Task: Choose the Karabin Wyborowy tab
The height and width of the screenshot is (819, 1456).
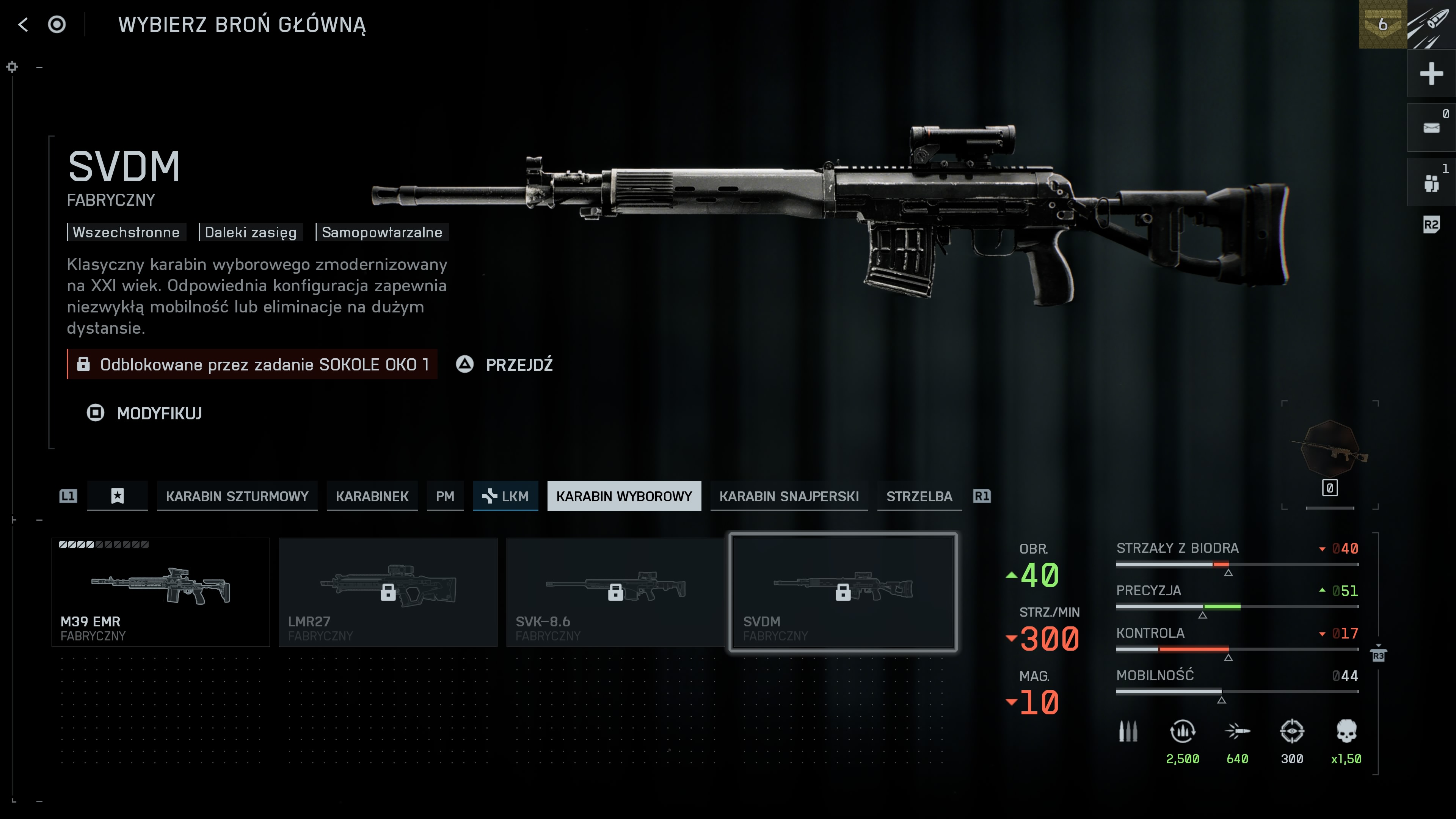Action: 623,496
